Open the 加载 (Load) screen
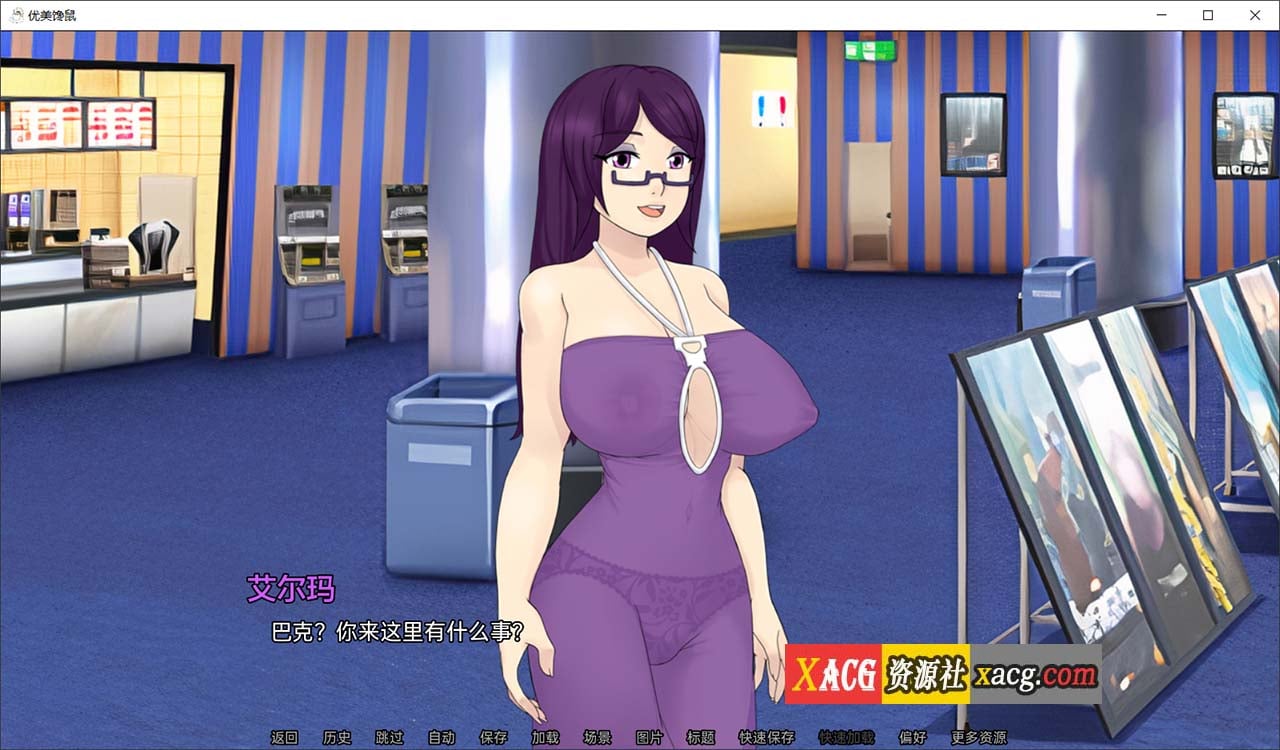Image resolution: width=1280 pixels, height=750 pixels. click(545, 737)
